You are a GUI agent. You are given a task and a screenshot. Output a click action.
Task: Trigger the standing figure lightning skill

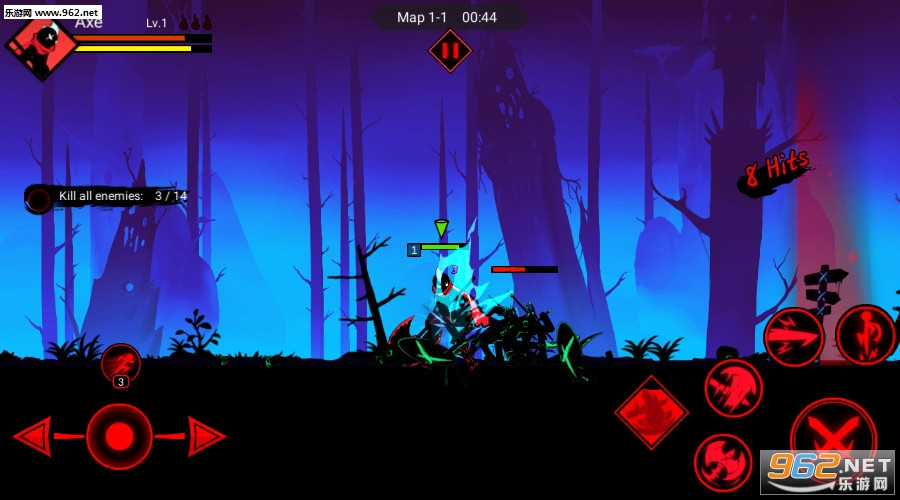tap(865, 334)
